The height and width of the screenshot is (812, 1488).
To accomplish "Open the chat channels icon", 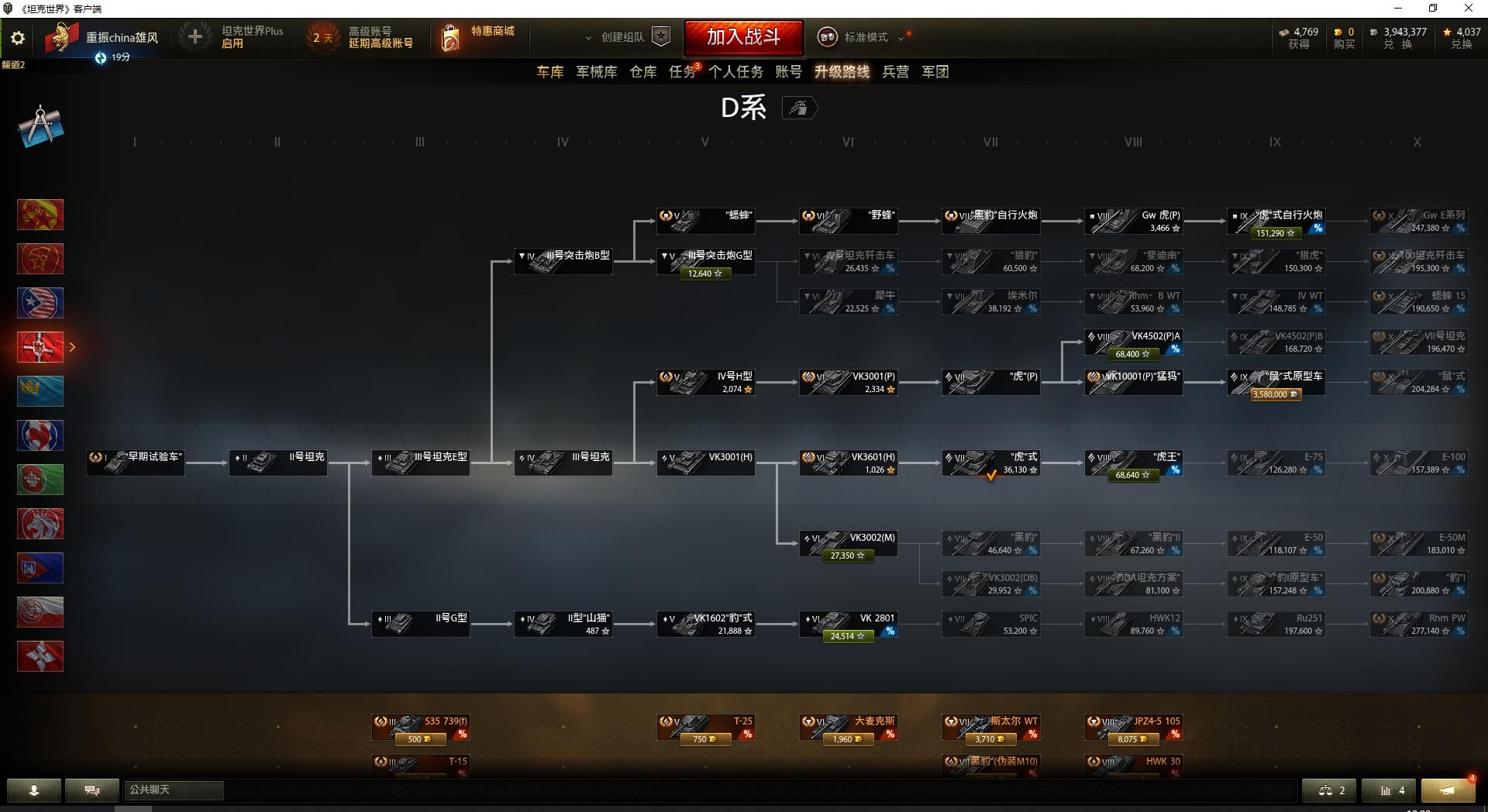I will (x=91, y=790).
